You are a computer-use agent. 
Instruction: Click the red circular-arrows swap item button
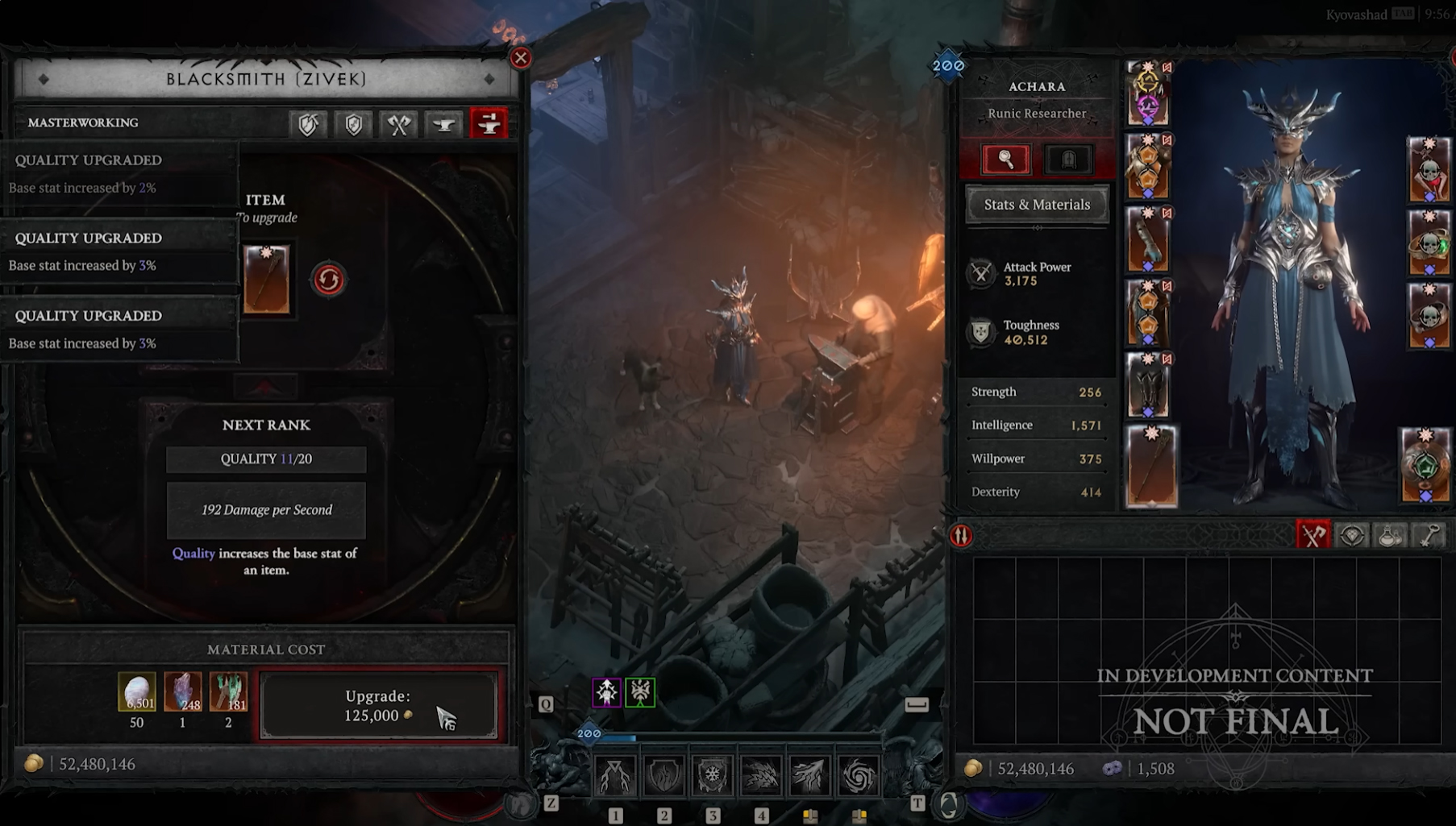click(x=328, y=280)
